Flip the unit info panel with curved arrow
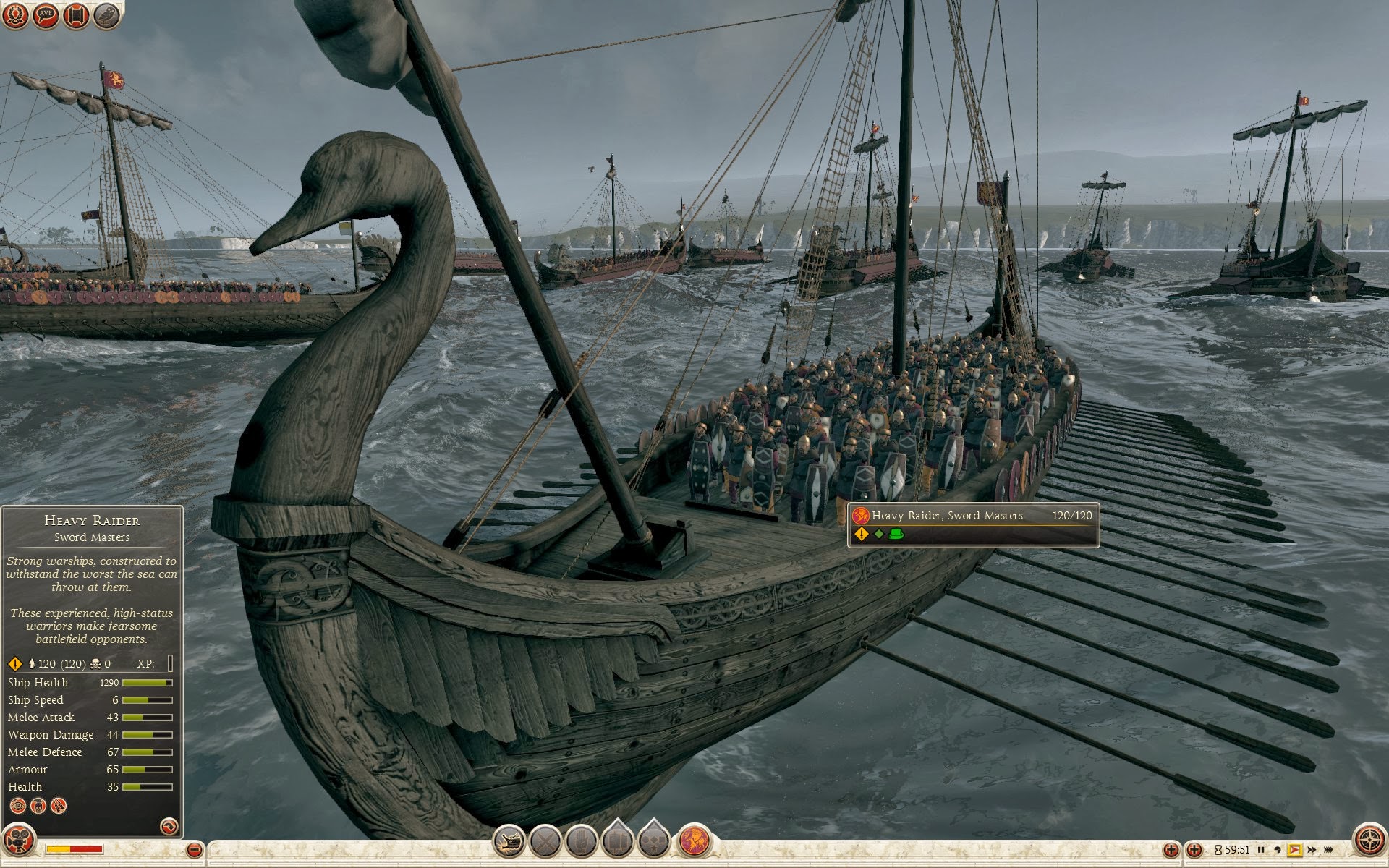1389x868 pixels. pyautogui.click(x=169, y=826)
